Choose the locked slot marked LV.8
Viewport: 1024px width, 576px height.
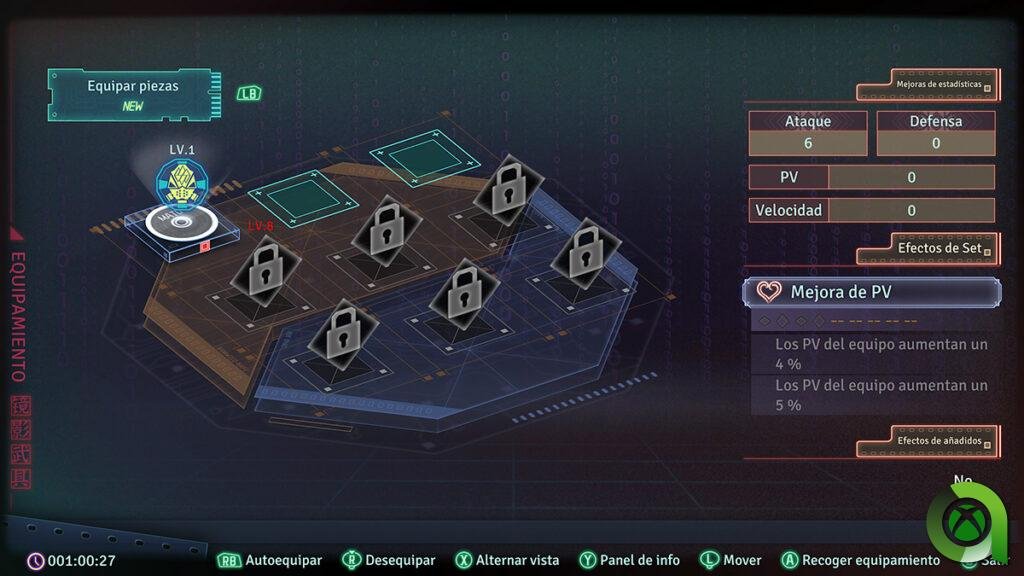click(x=265, y=267)
